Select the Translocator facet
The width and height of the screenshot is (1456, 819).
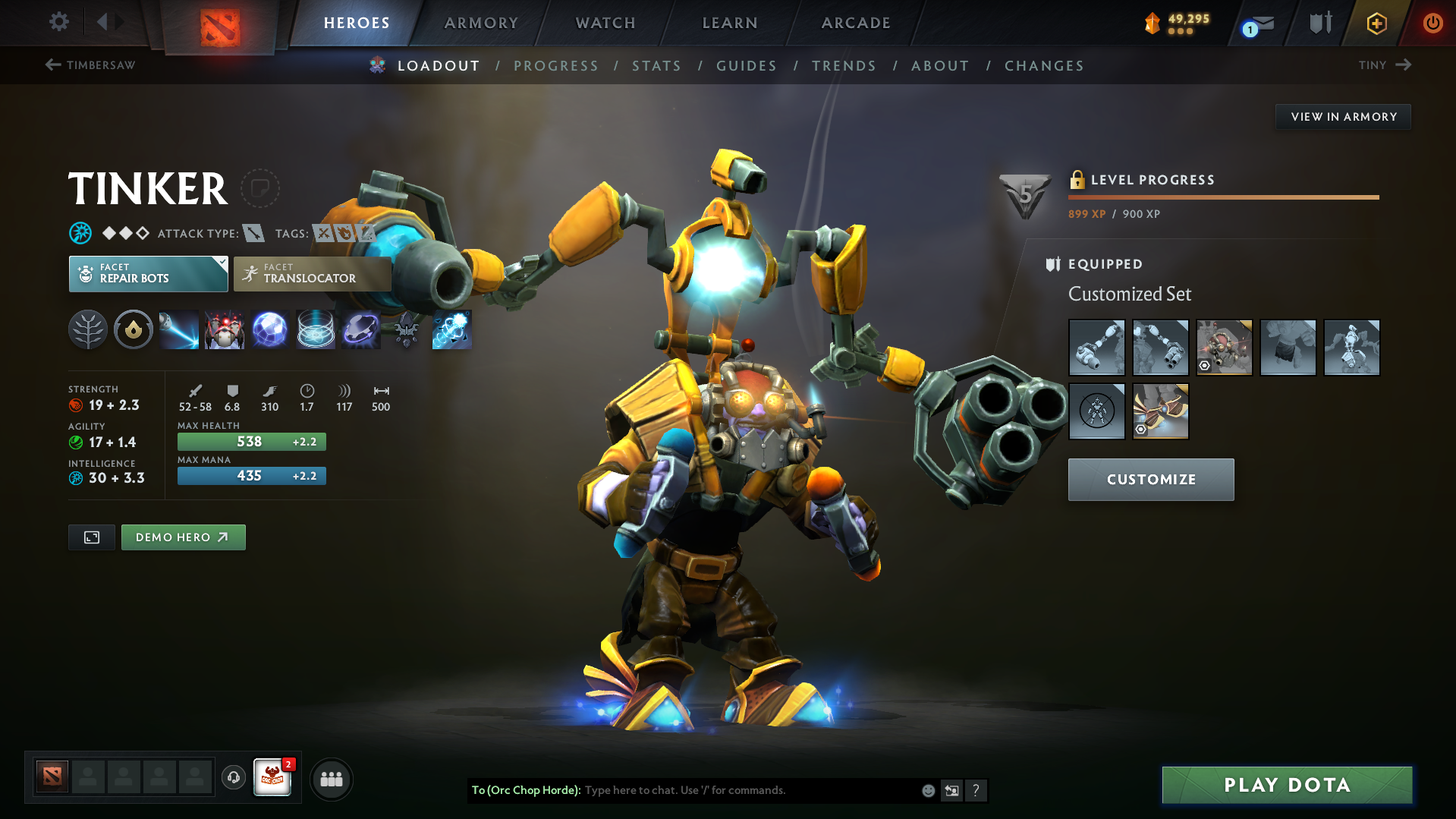click(312, 274)
